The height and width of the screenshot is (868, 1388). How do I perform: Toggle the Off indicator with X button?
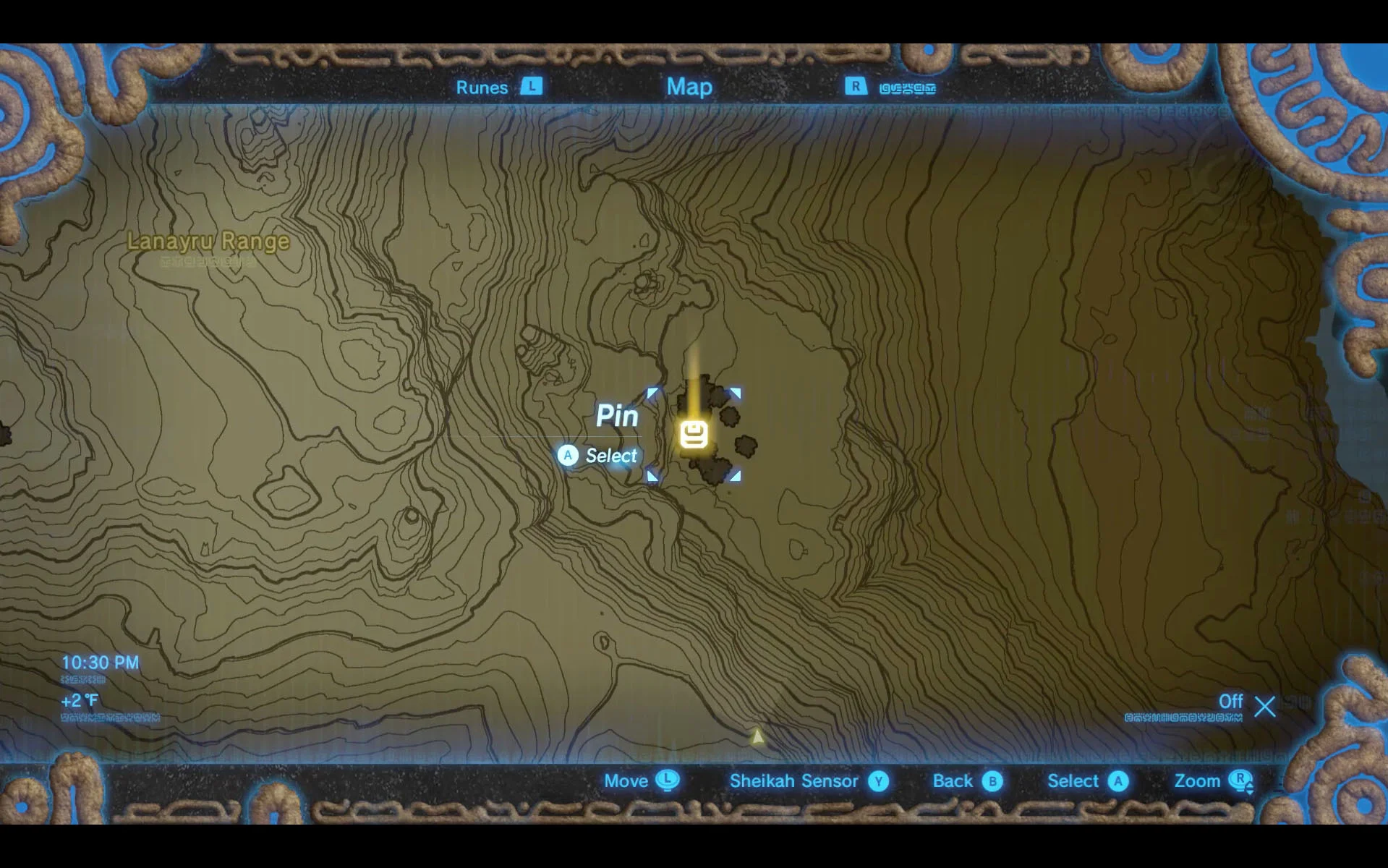[x=1264, y=706]
